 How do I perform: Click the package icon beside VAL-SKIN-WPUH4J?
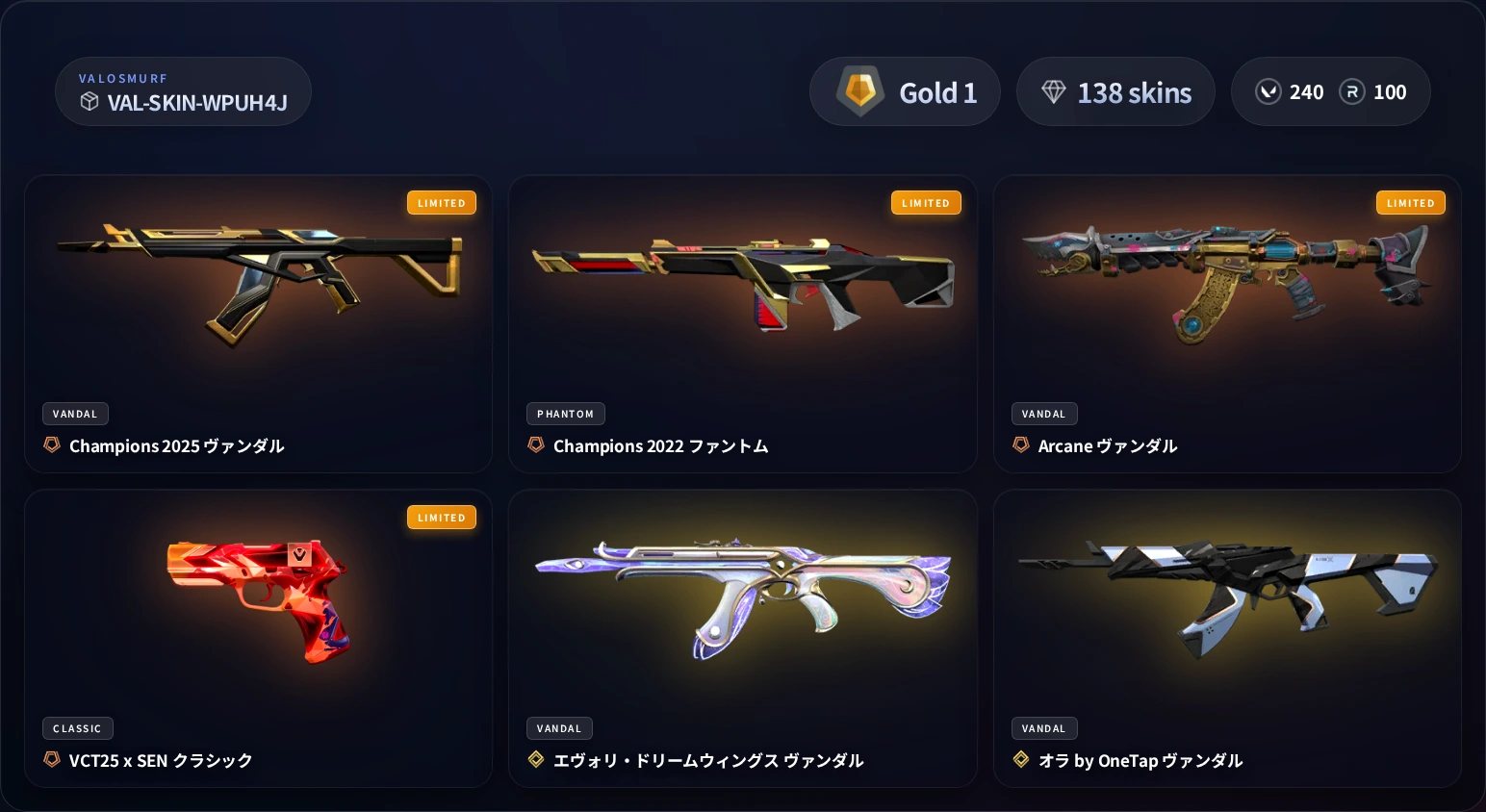pos(90,101)
